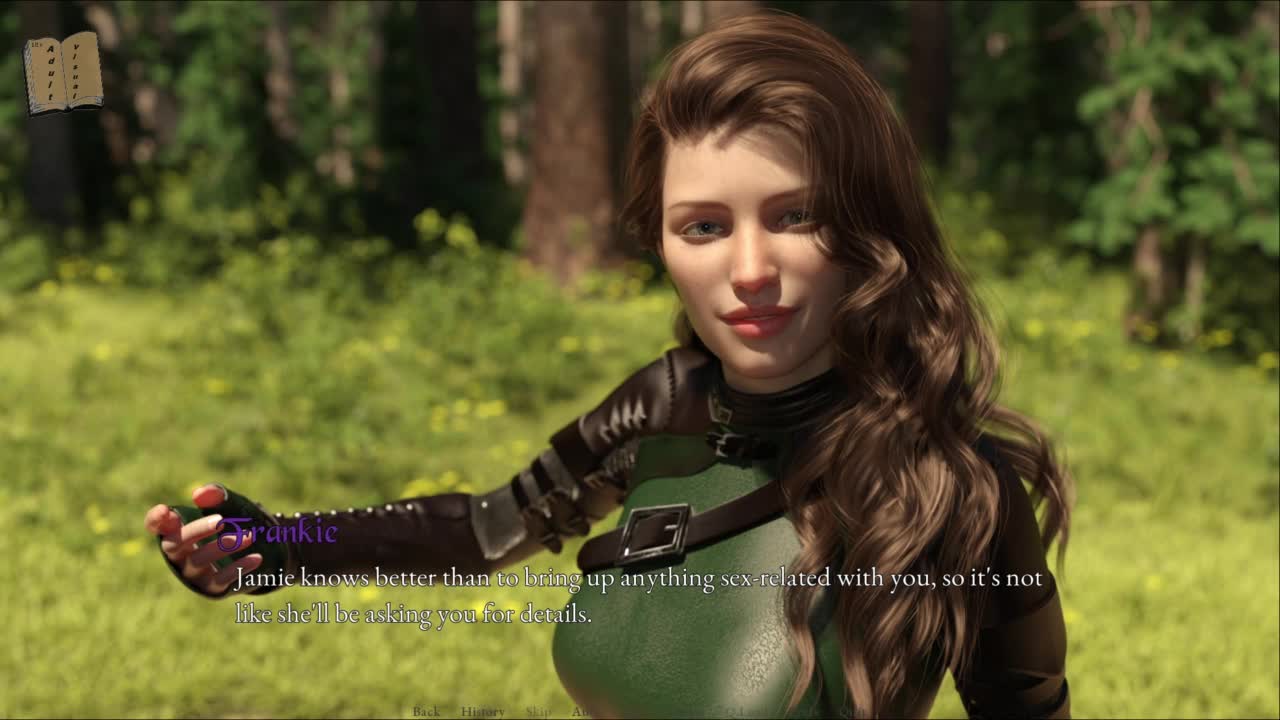Image resolution: width=1280 pixels, height=720 pixels.
Task: Activate the Skip dialogue option
Action: (x=538, y=712)
